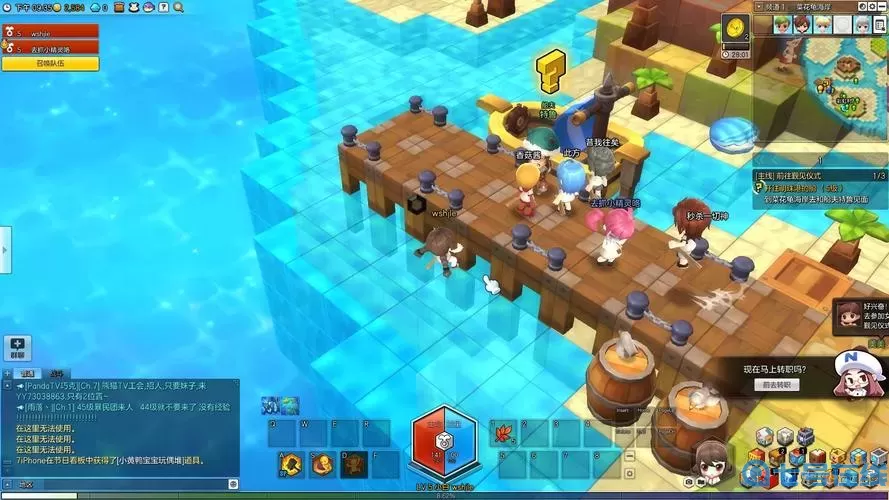Click the red party member bar wshije
Image resolution: width=889 pixels, height=500 pixels.
(x=50, y=32)
